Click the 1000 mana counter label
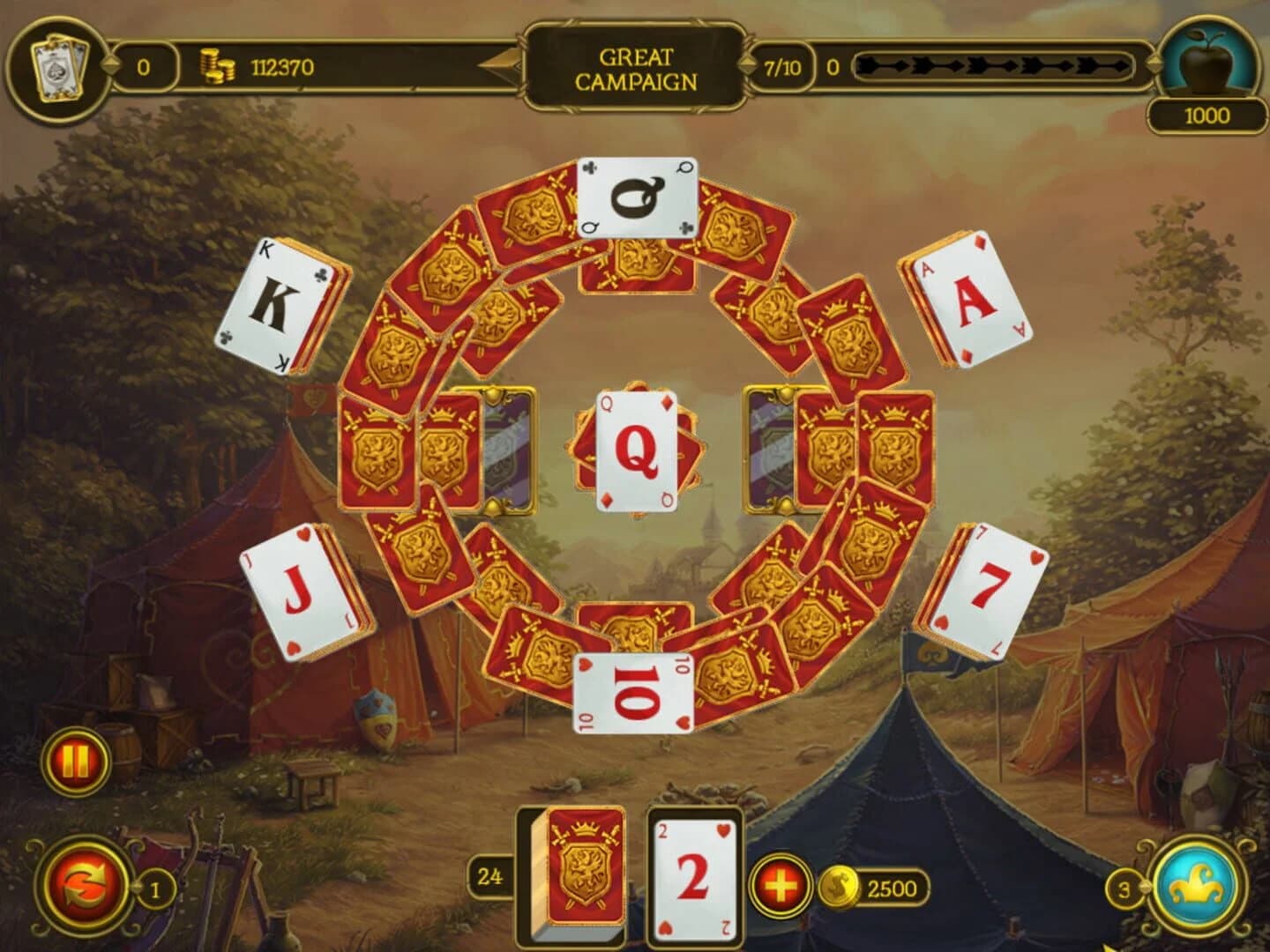 tap(1209, 114)
